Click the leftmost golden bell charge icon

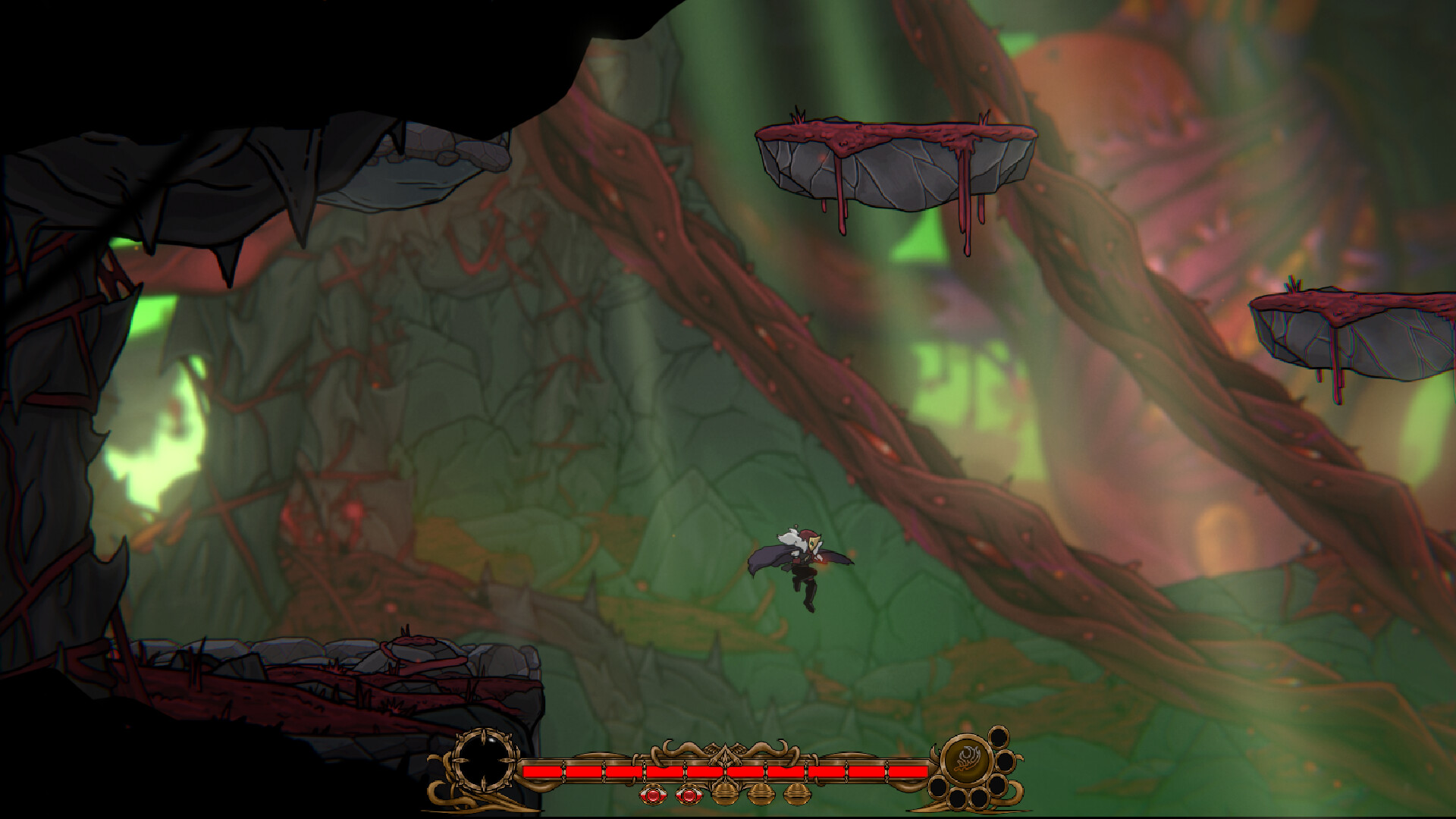pyautogui.click(x=725, y=793)
